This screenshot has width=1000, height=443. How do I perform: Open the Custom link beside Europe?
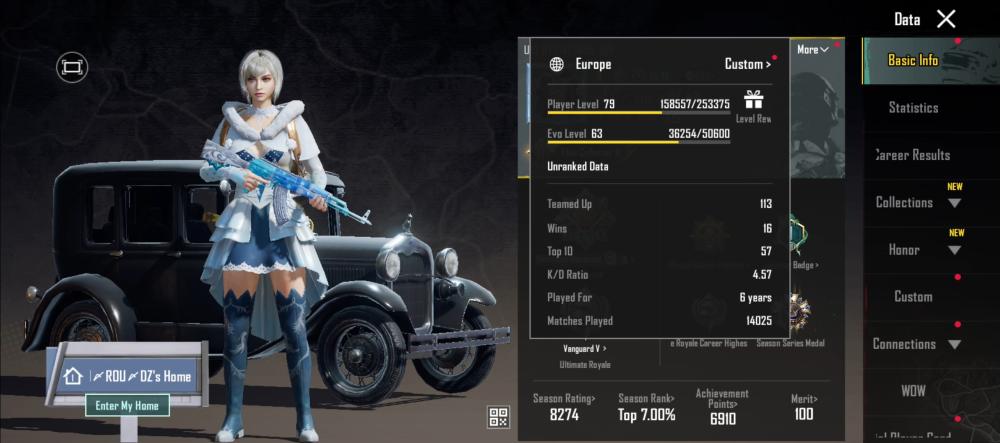747,64
